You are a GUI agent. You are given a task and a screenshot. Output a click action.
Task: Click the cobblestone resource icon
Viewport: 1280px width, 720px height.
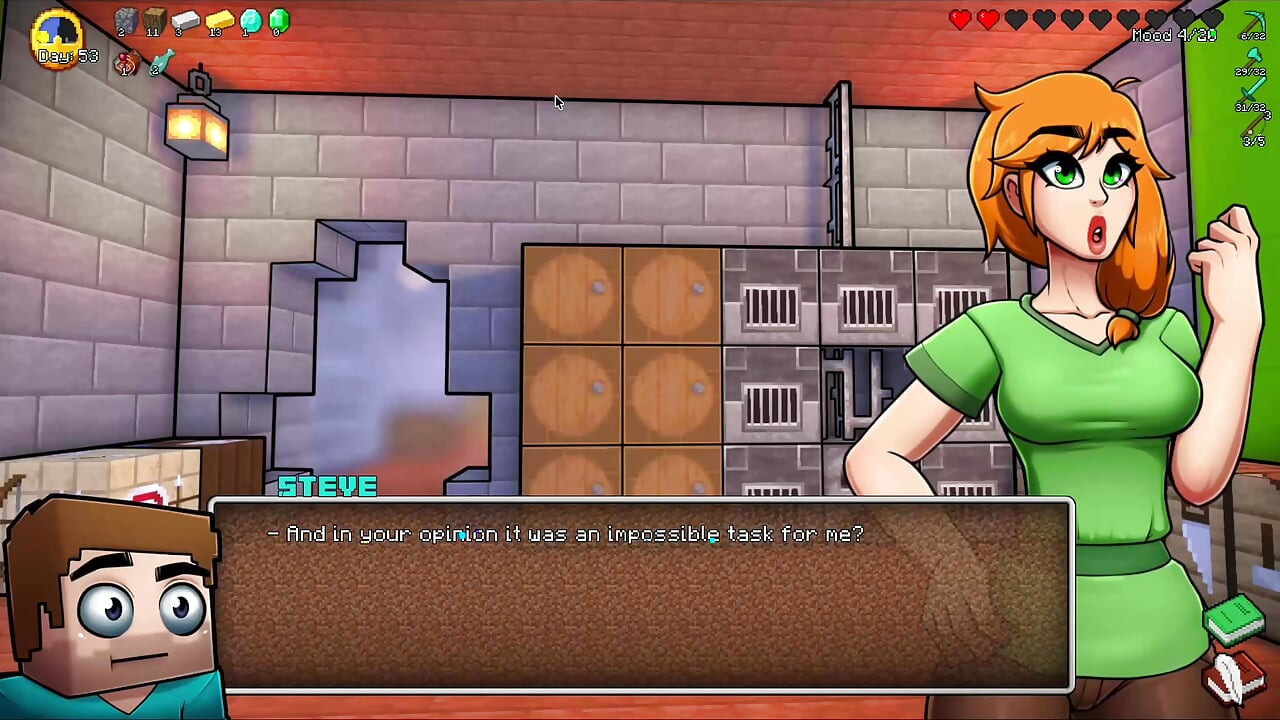126,21
